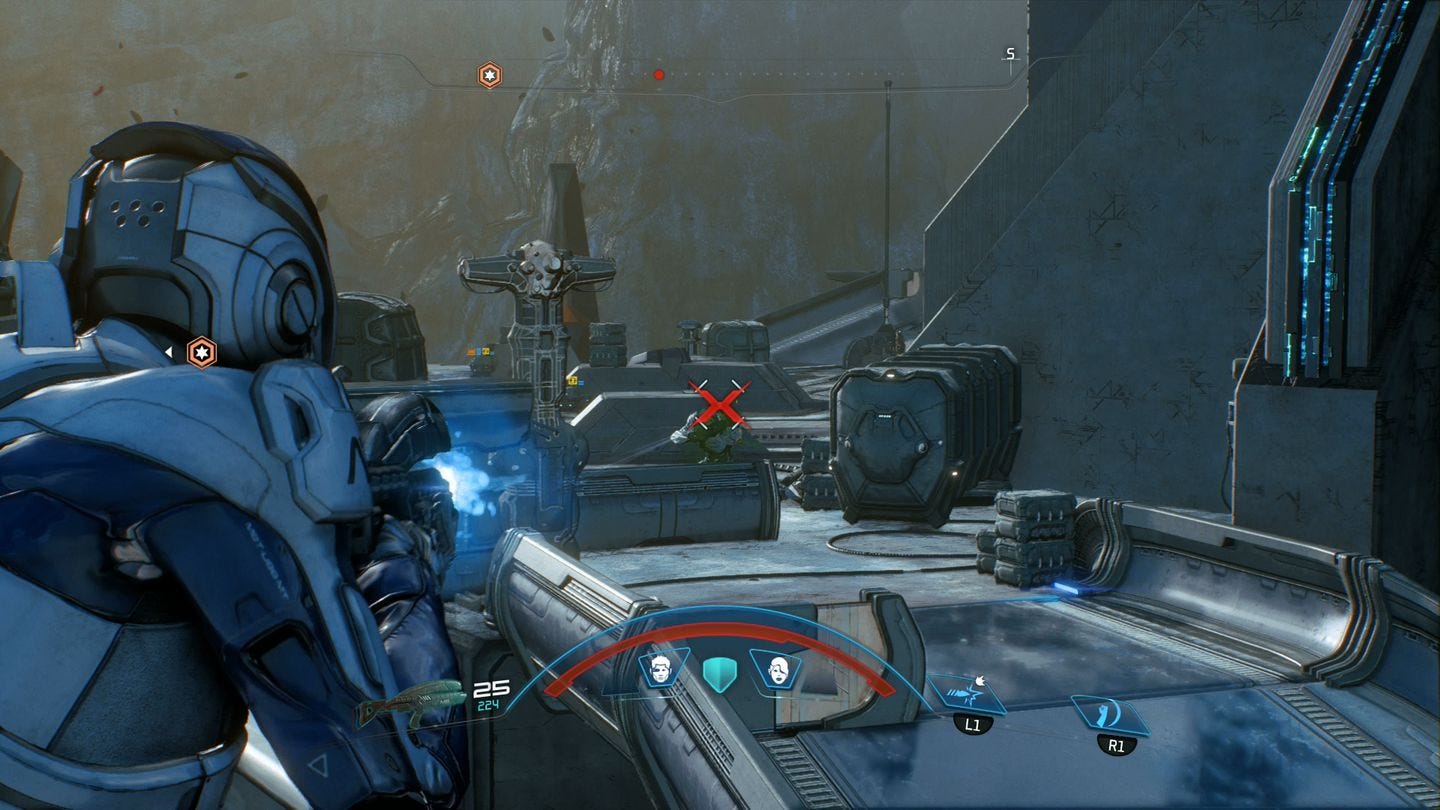Screen dimensions: 1440x810
Task: Click the orange hexagon waypoint on the compass
Action: tap(488, 73)
